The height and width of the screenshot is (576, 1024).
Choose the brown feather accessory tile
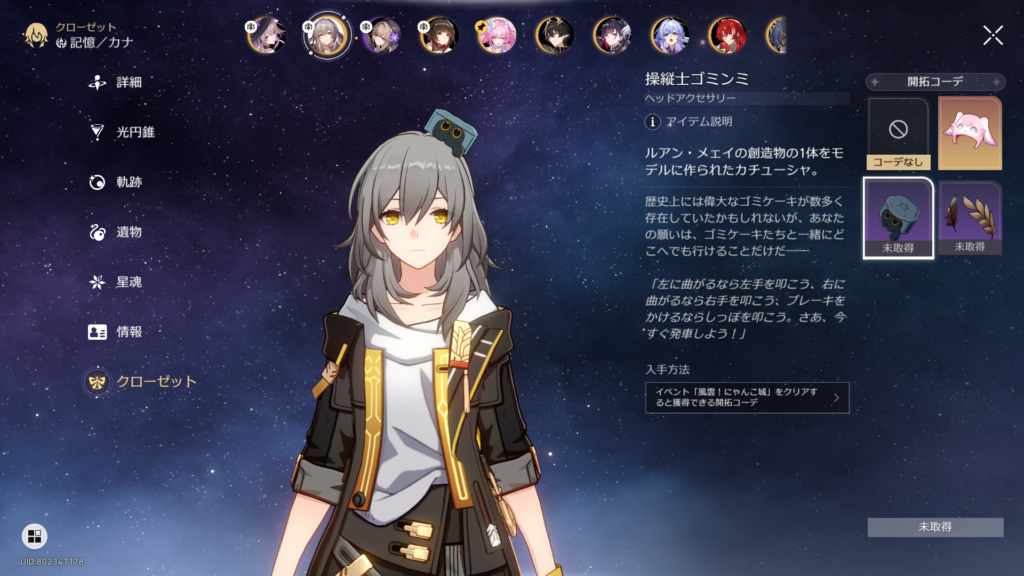[969, 217]
